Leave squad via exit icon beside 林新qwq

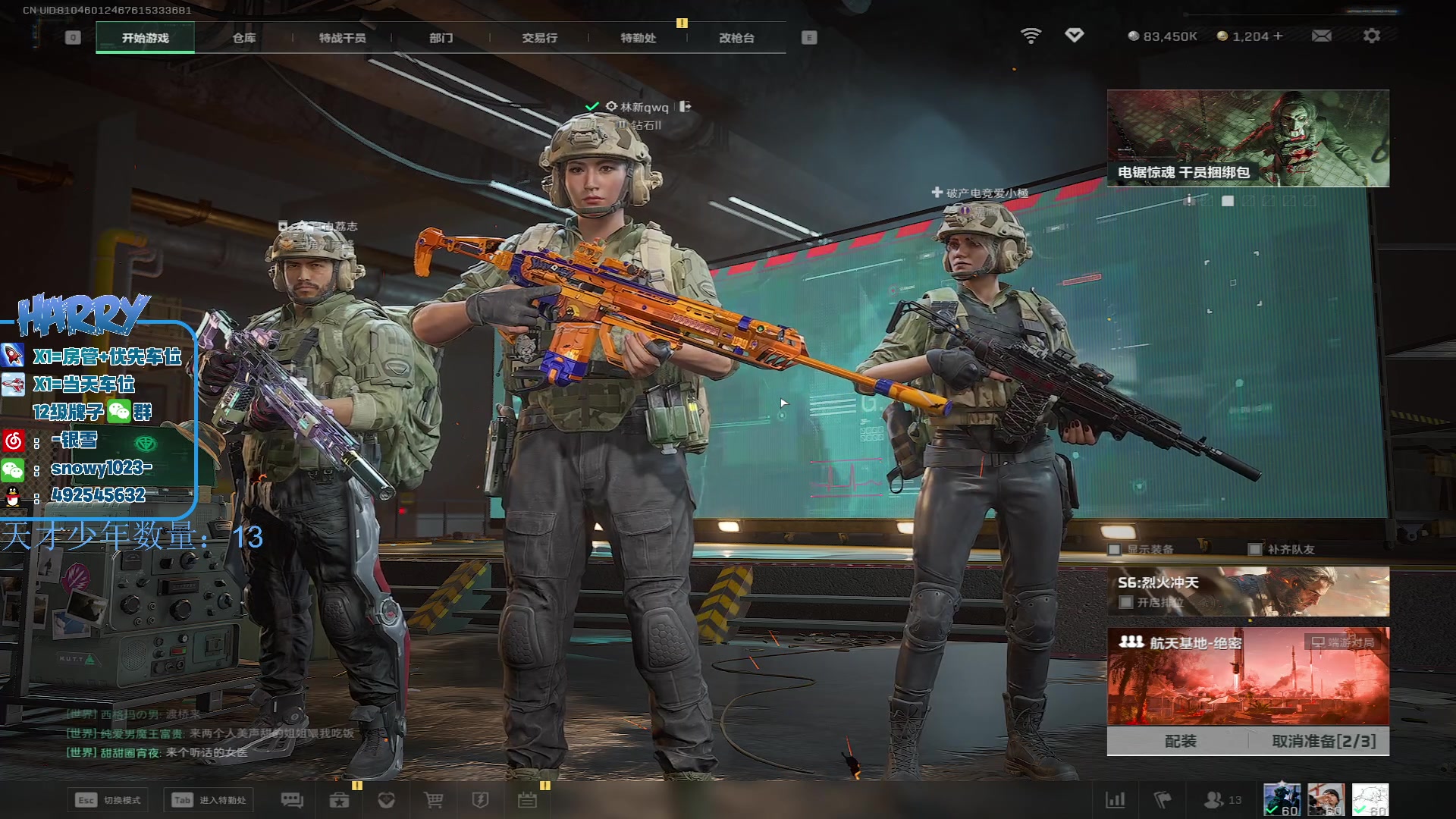(x=685, y=107)
